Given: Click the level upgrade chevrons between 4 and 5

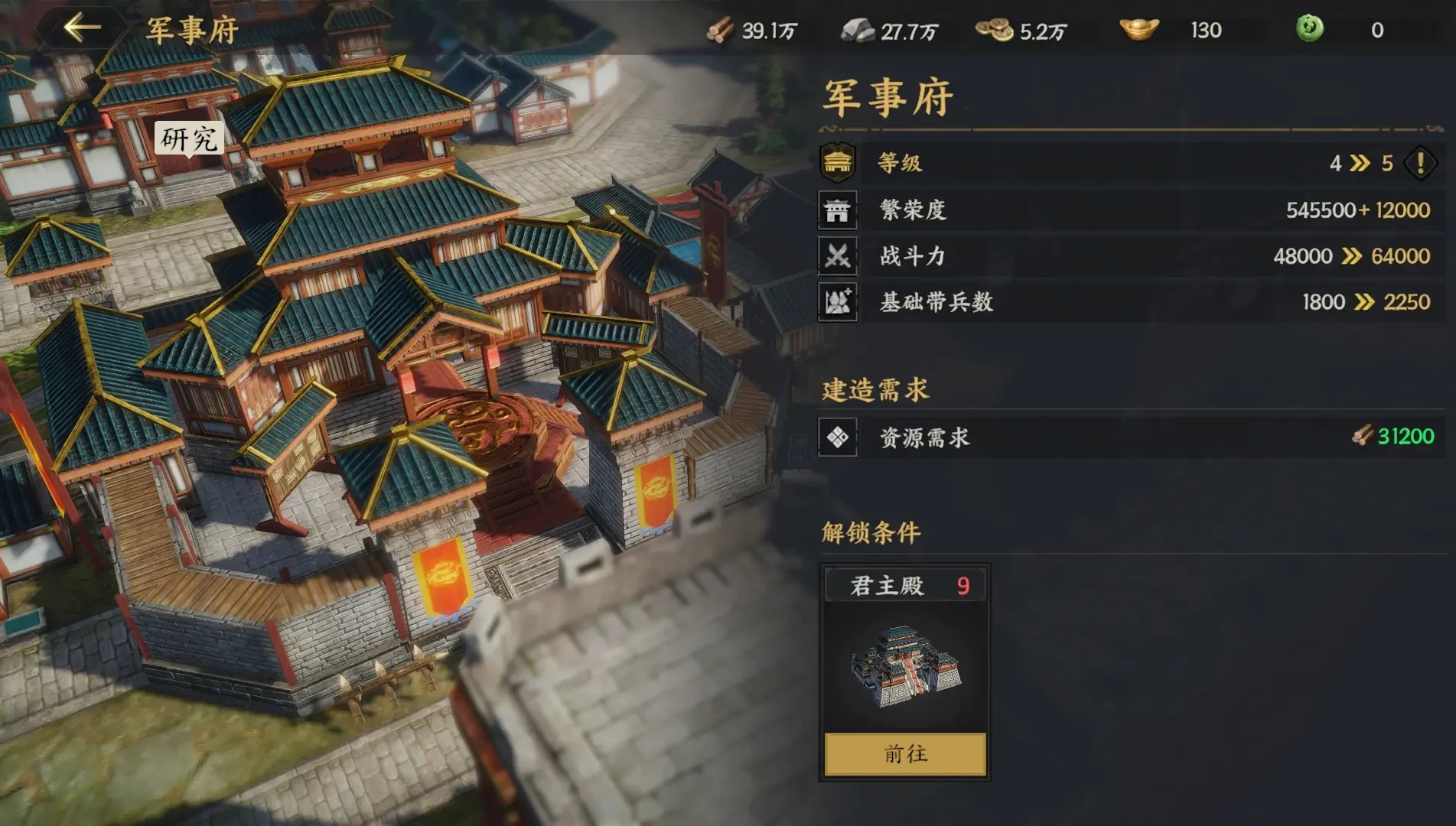Looking at the screenshot, I should 1361,163.
